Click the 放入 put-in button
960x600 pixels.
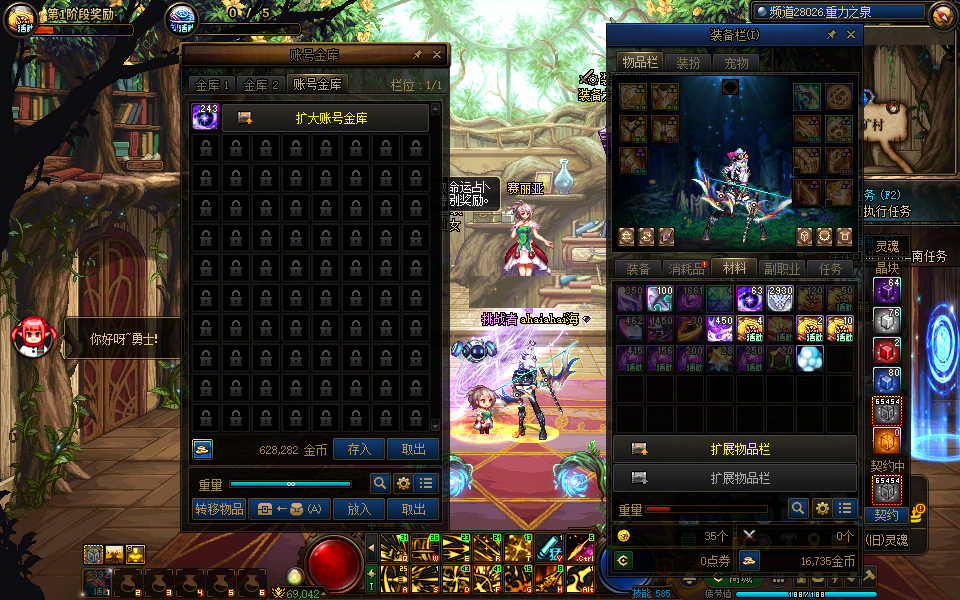click(359, 509)
